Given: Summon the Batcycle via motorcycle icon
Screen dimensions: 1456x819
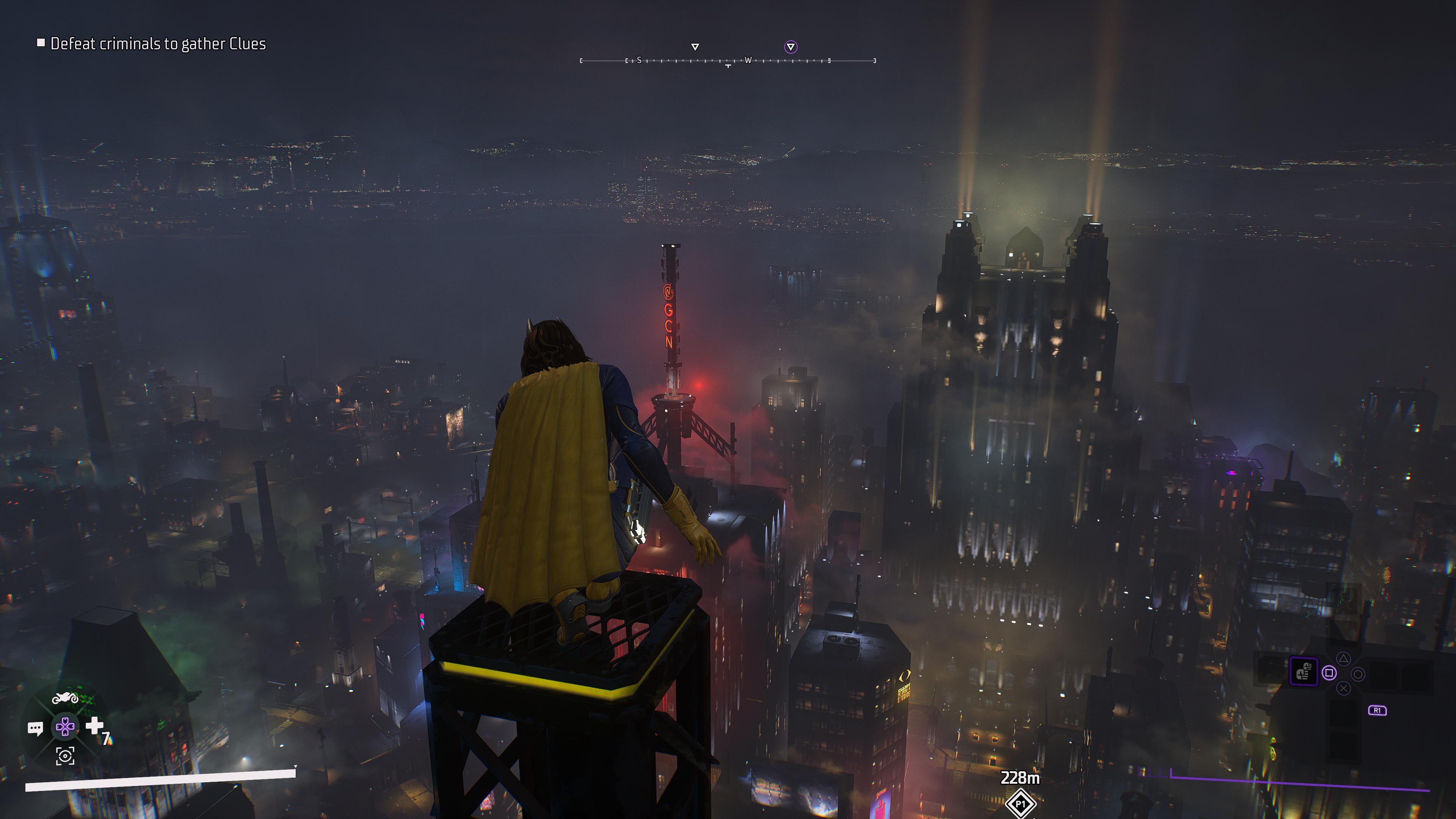Looking at the screenshot, I should (x=65, y=698).
